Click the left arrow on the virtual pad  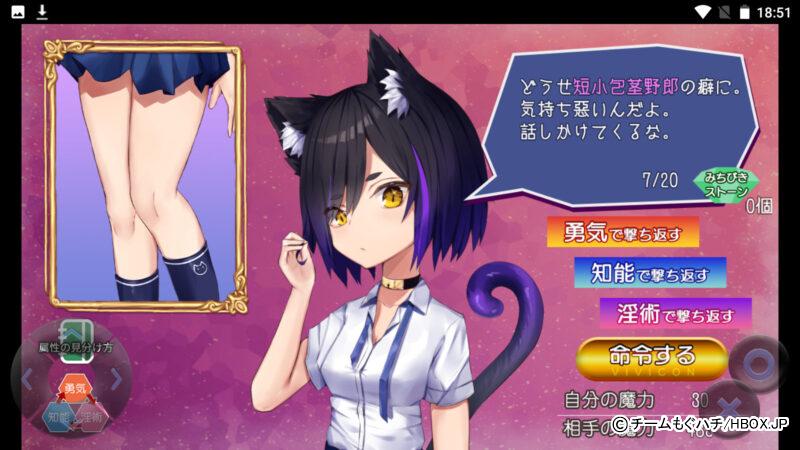point(27,379)
